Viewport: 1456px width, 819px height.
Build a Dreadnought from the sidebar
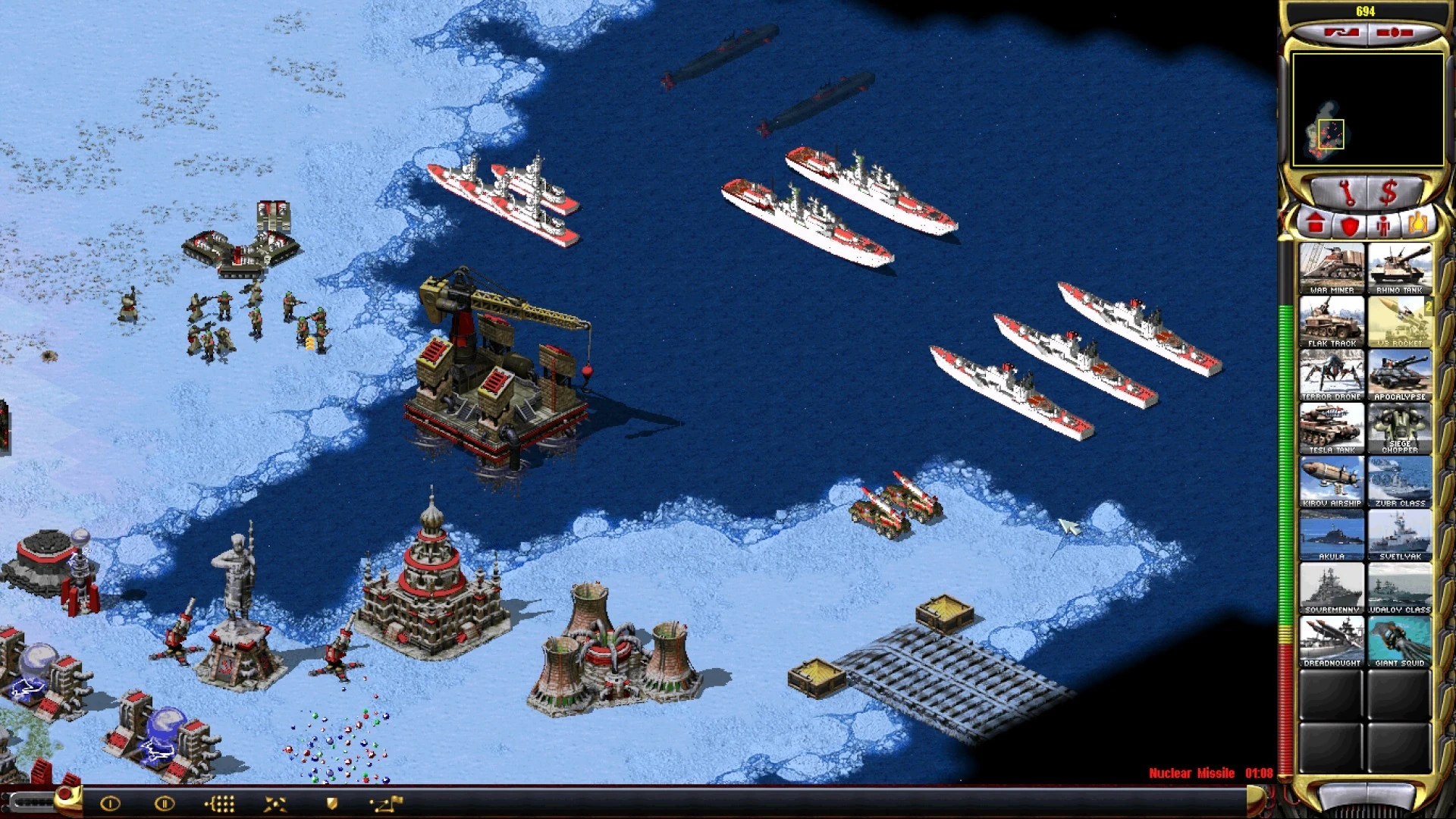(x=1332, y=641)
